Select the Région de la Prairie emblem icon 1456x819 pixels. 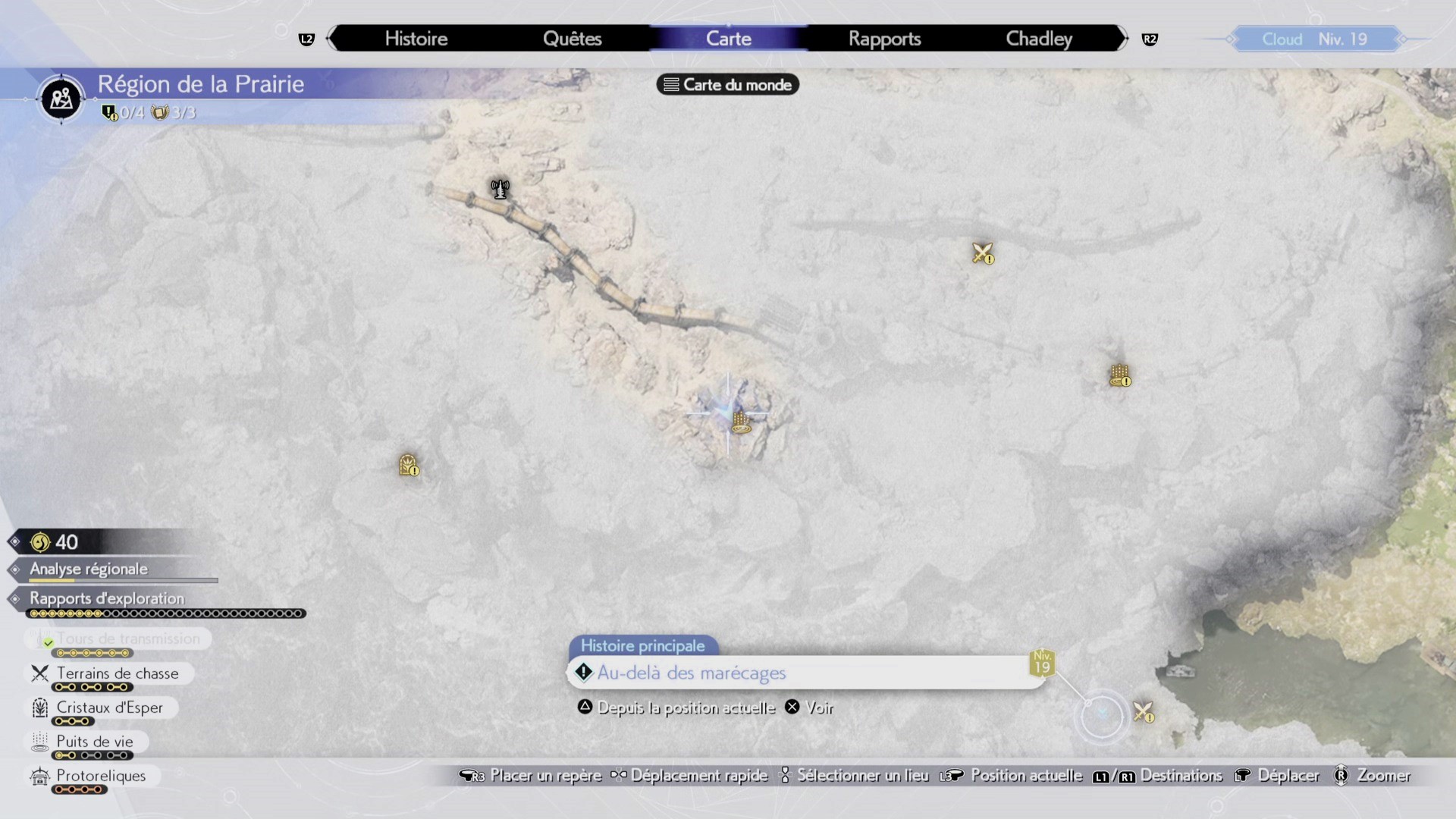click(x=60, y=99)
